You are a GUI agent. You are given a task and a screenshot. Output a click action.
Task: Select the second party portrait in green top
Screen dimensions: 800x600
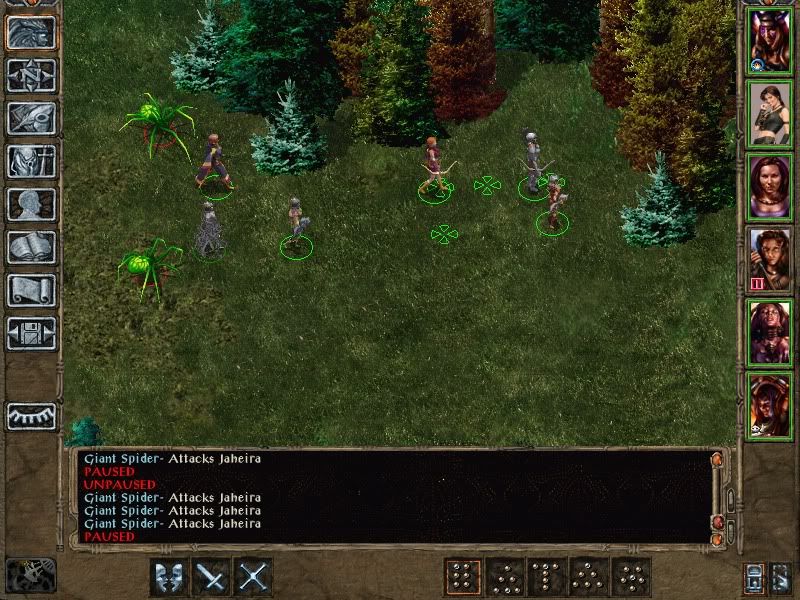tap(769, 114)
